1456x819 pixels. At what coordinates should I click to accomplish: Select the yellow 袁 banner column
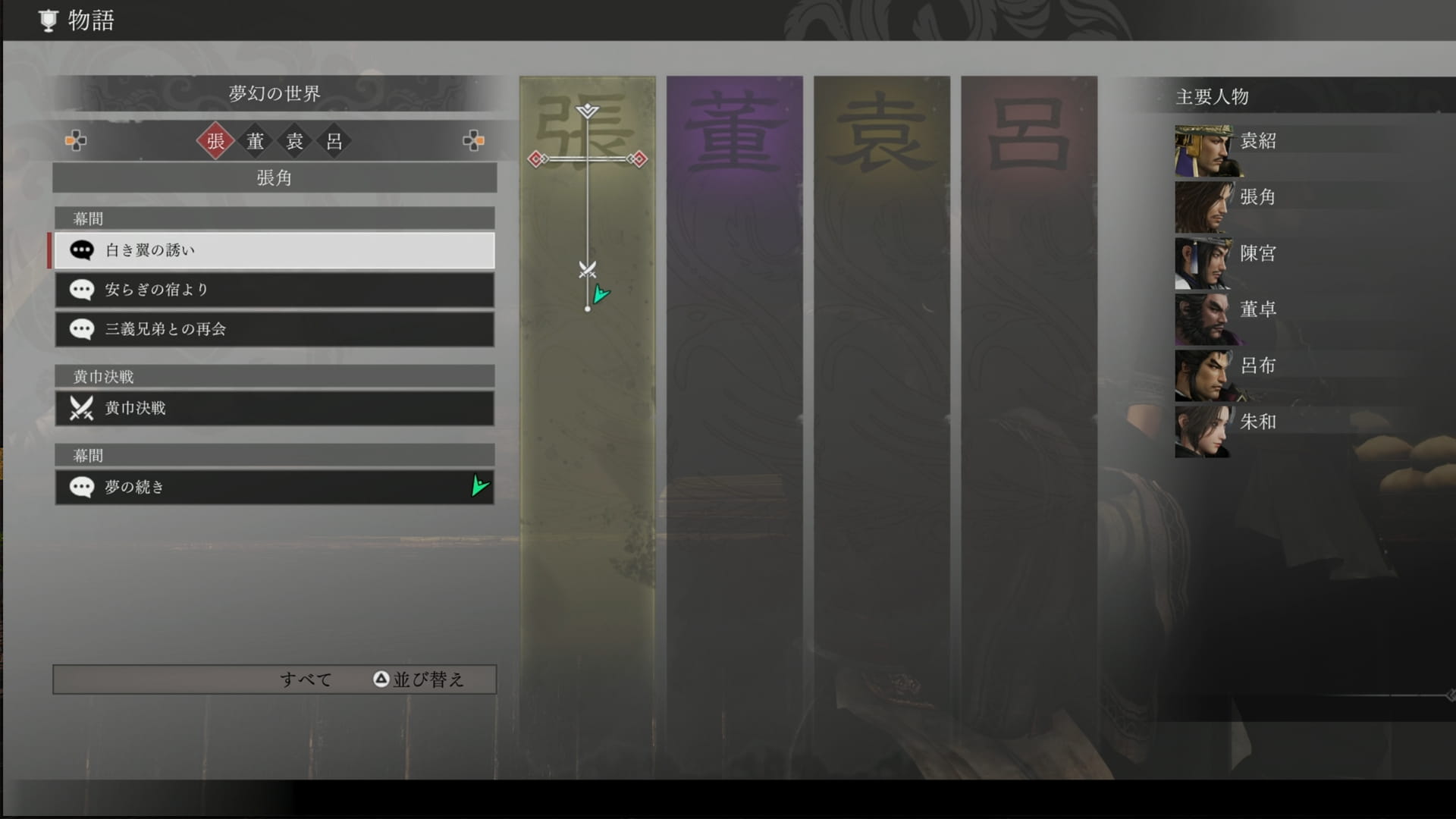[881, 425]
